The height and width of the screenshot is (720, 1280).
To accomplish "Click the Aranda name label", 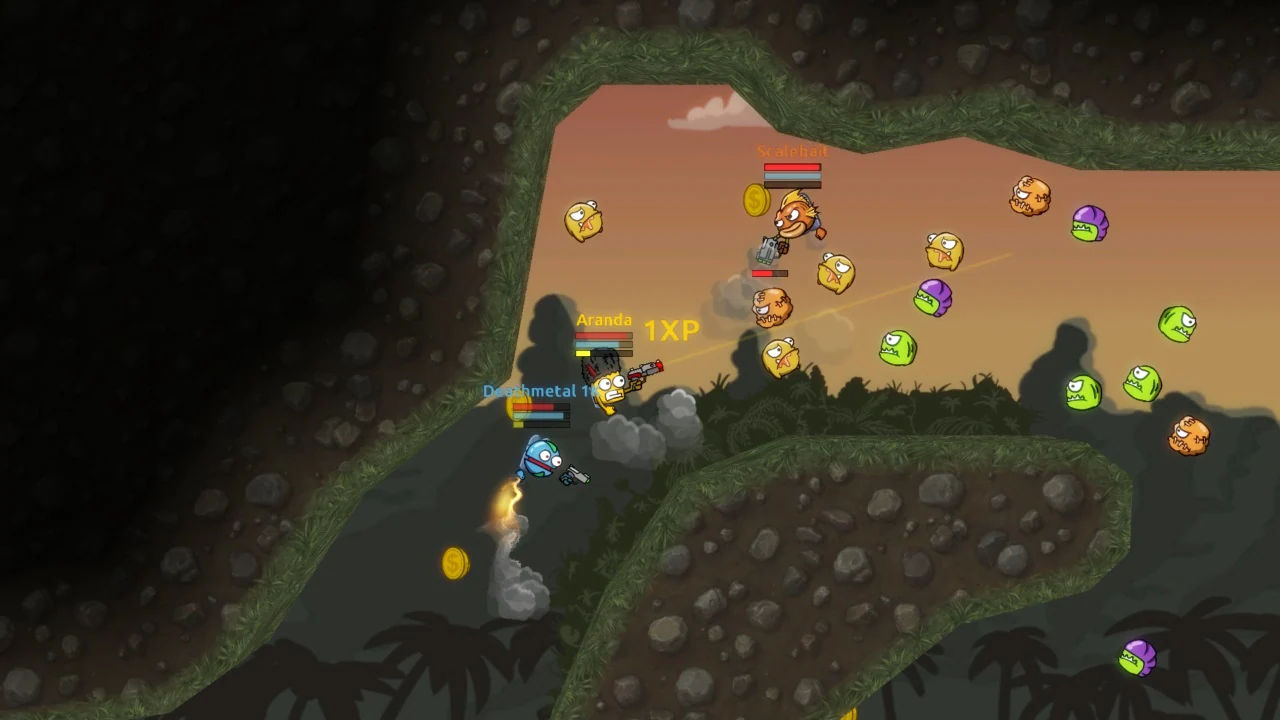I will coord(605,320).
